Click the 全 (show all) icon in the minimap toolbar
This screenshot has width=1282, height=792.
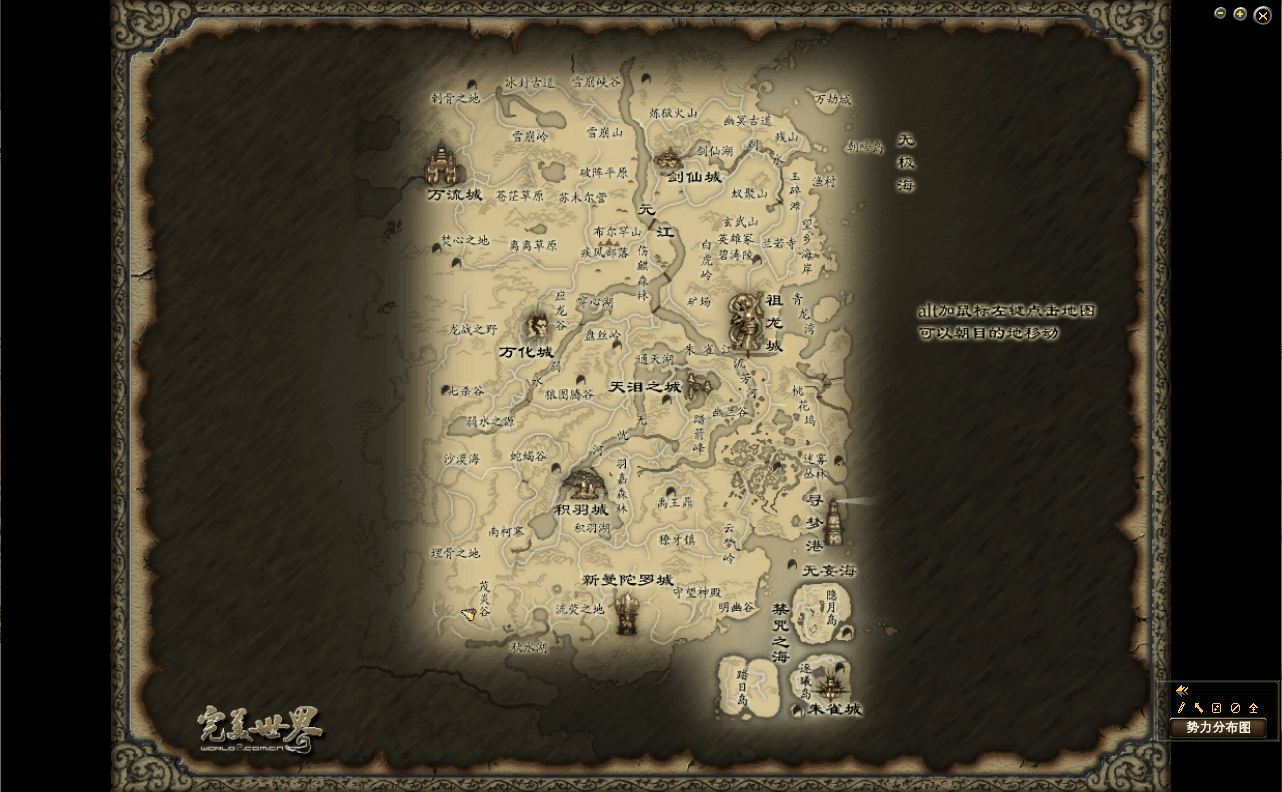1253,707
